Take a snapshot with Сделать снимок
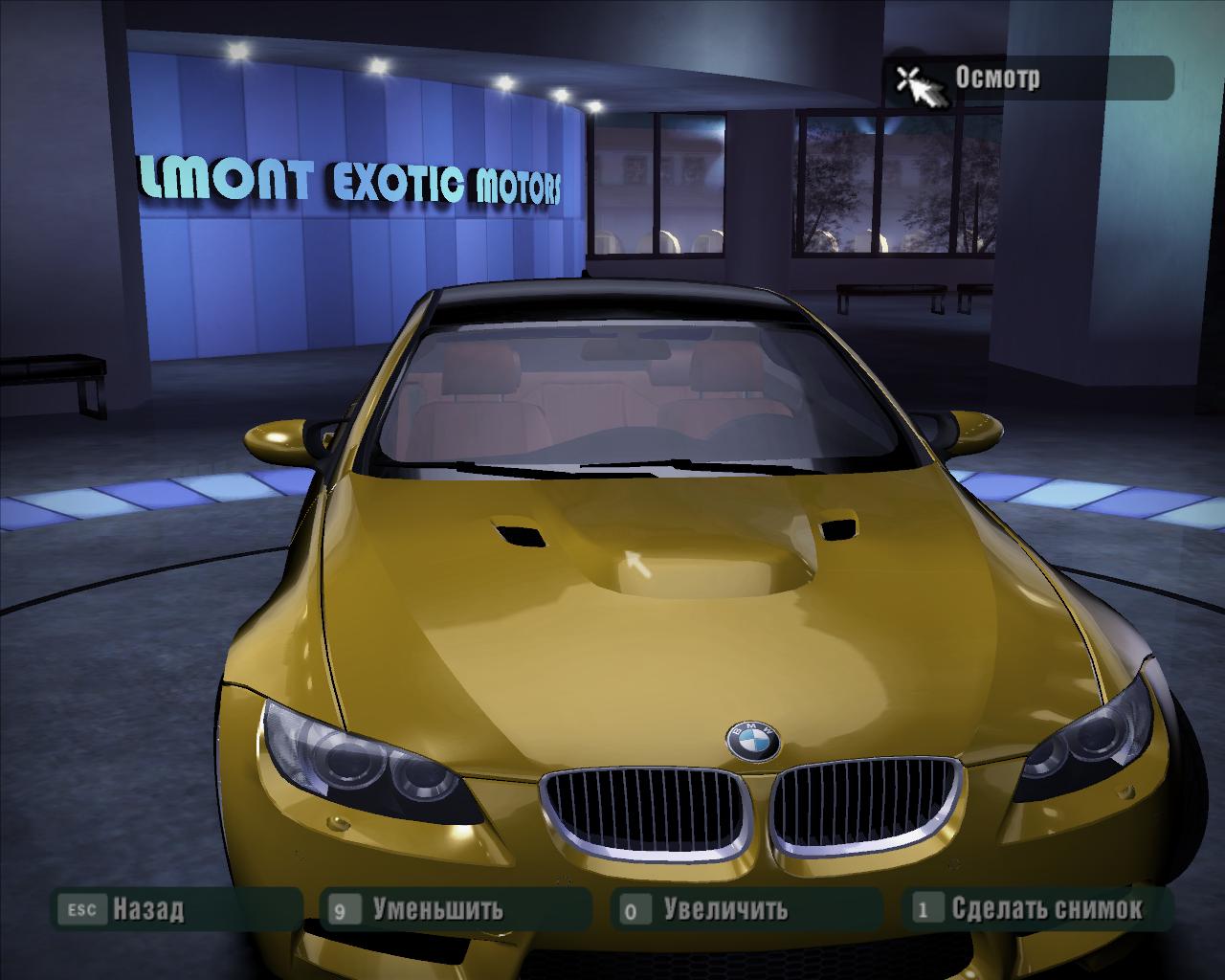Screen dimensions: 1225x980 tap(1046, 908)
